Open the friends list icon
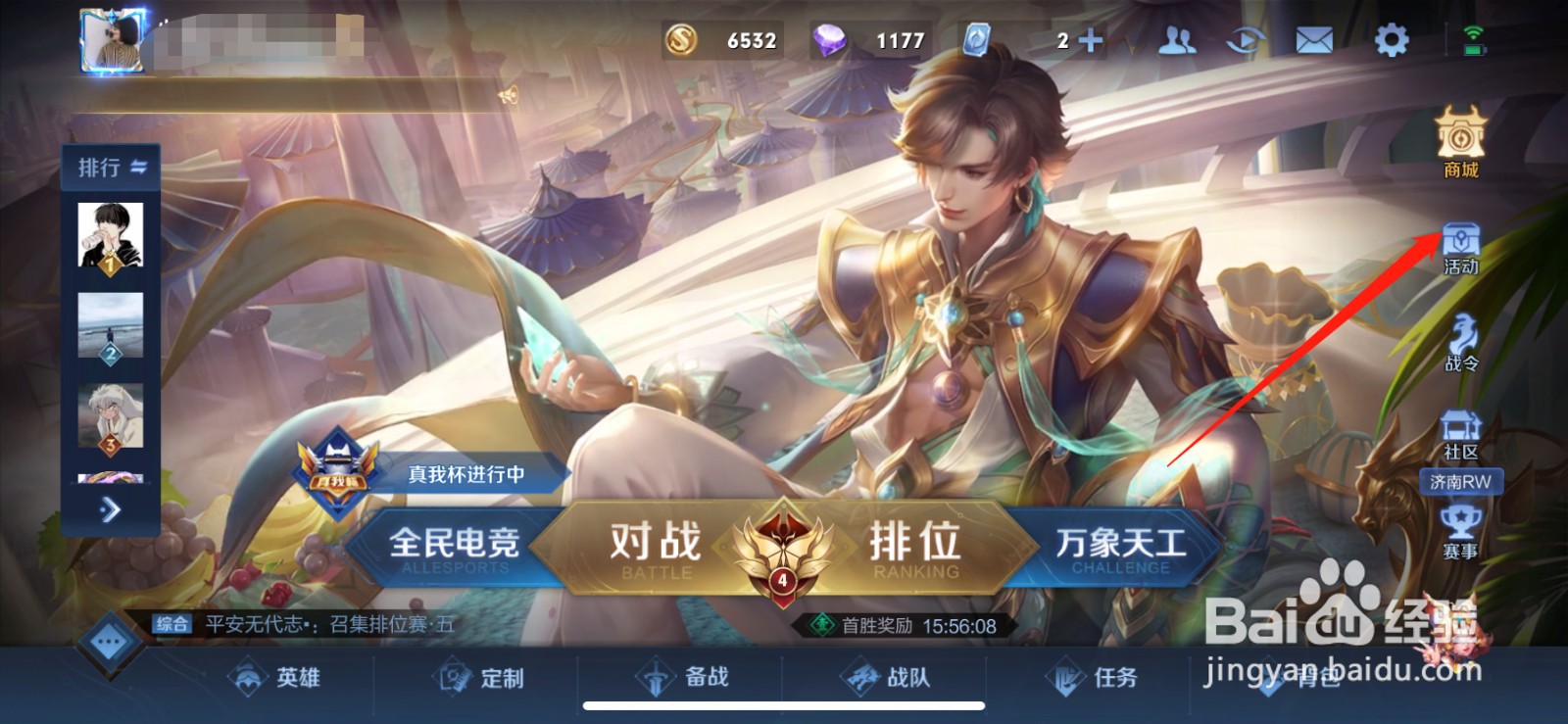1568x724 pixels. click(1177, 37)
